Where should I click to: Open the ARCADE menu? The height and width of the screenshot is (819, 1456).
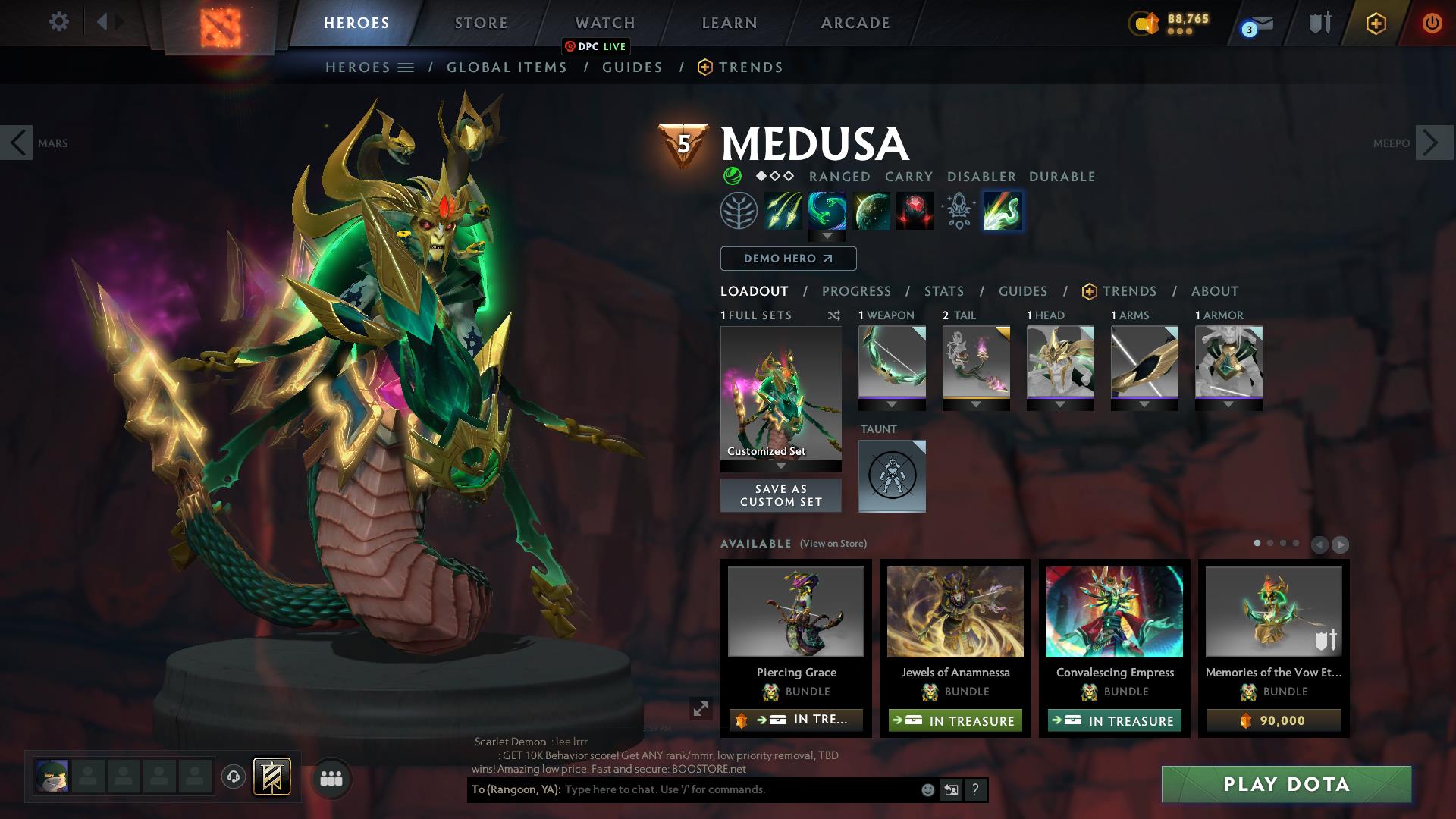[x=855, y=23]
